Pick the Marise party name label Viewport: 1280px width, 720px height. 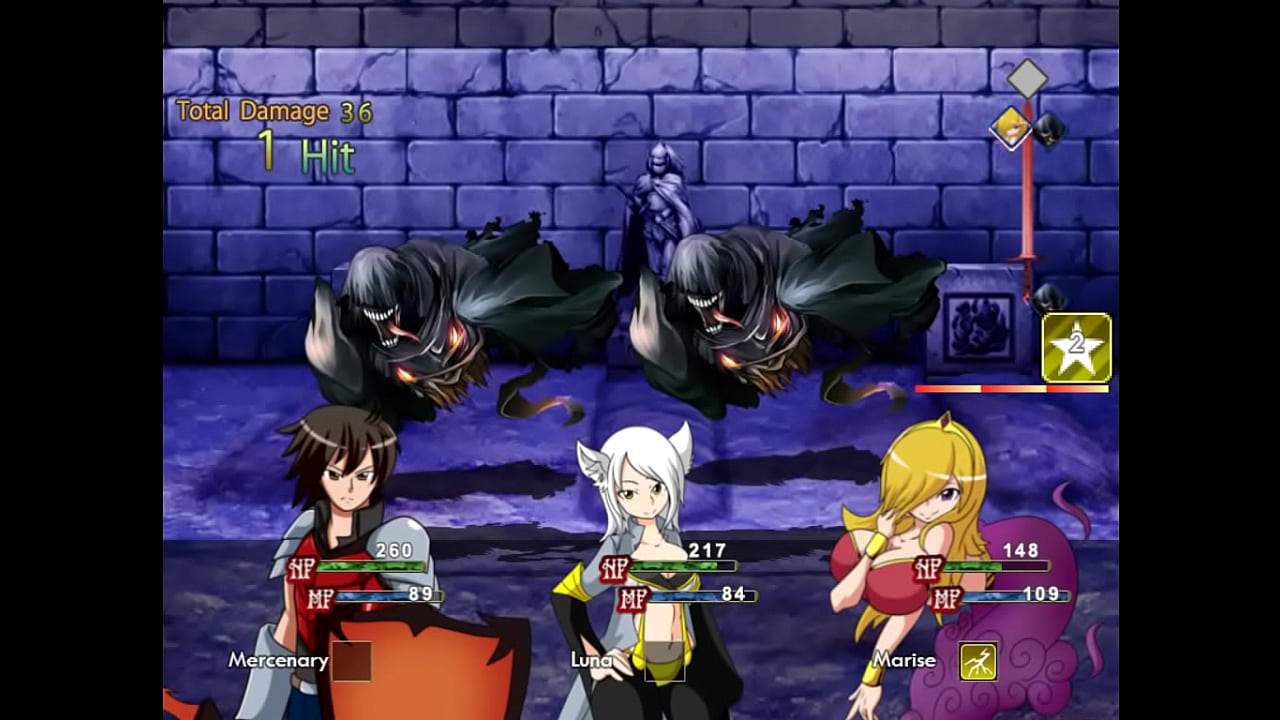click(x=904, y=660)
